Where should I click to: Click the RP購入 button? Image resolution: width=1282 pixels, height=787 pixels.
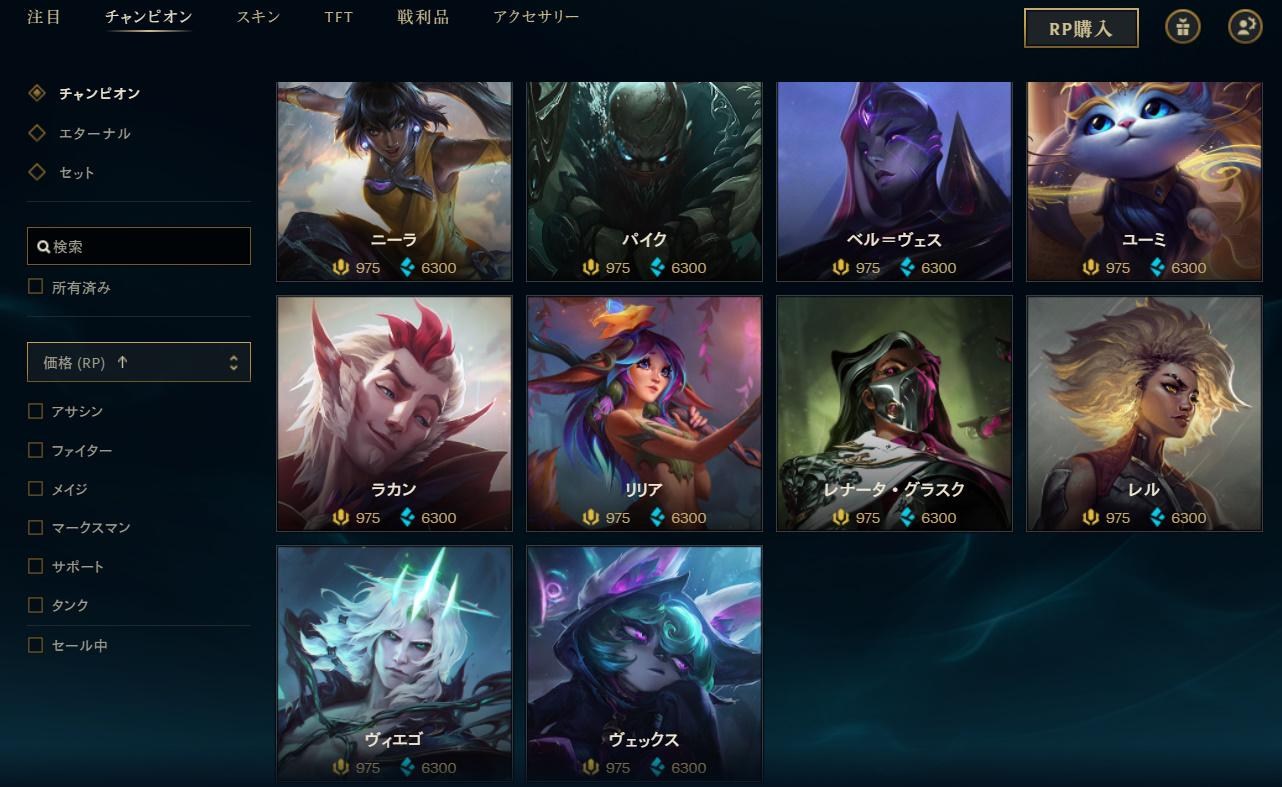[1081, 28]
